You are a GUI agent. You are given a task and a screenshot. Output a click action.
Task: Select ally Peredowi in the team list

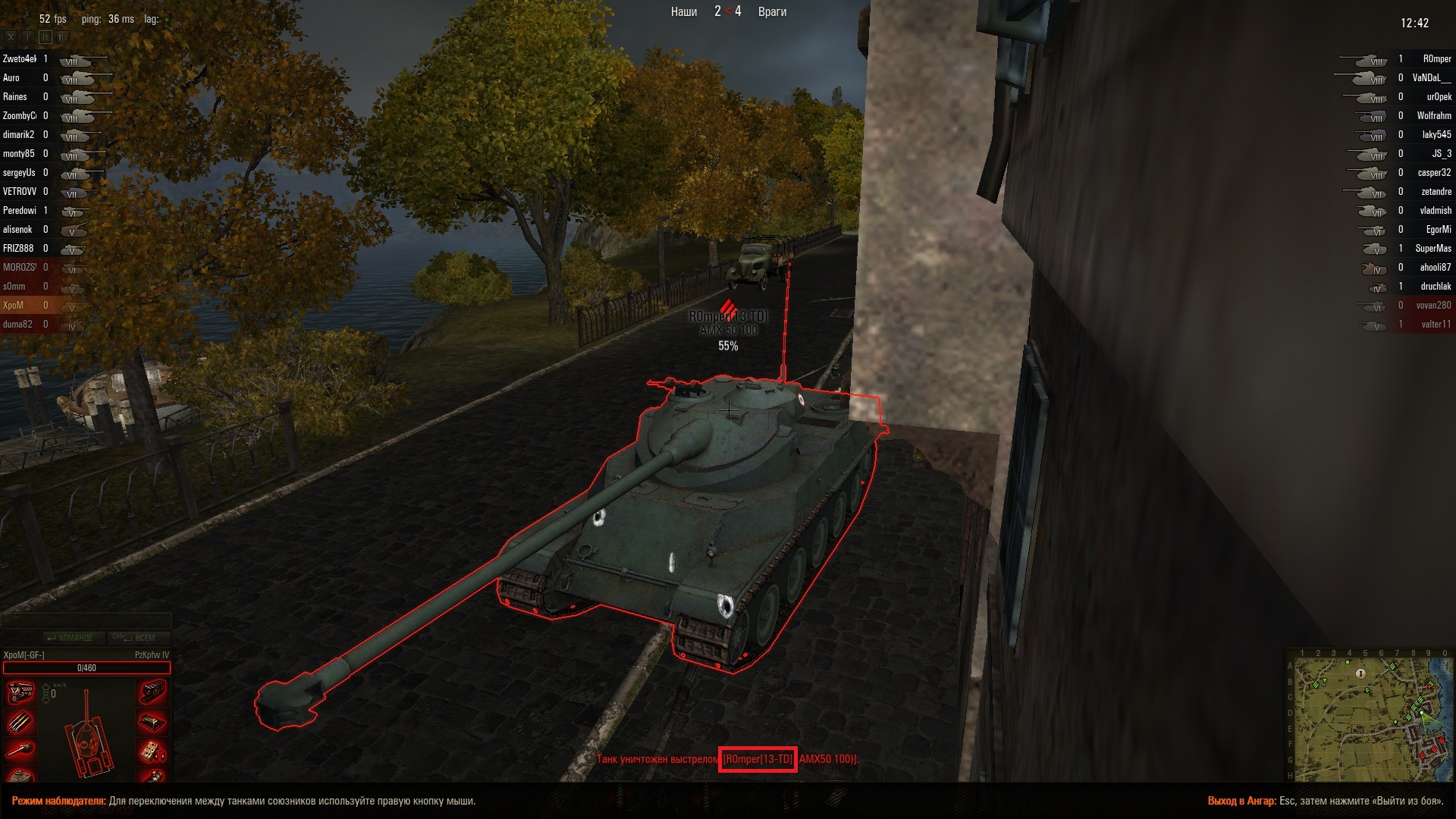(x=20, y=211)
